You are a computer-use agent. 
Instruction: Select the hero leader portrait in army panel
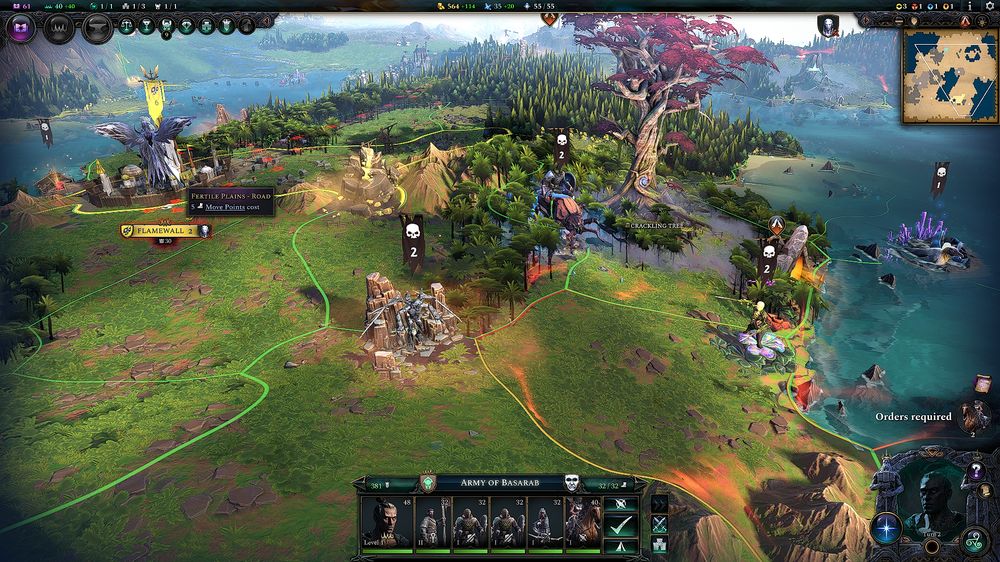[386, 521]
